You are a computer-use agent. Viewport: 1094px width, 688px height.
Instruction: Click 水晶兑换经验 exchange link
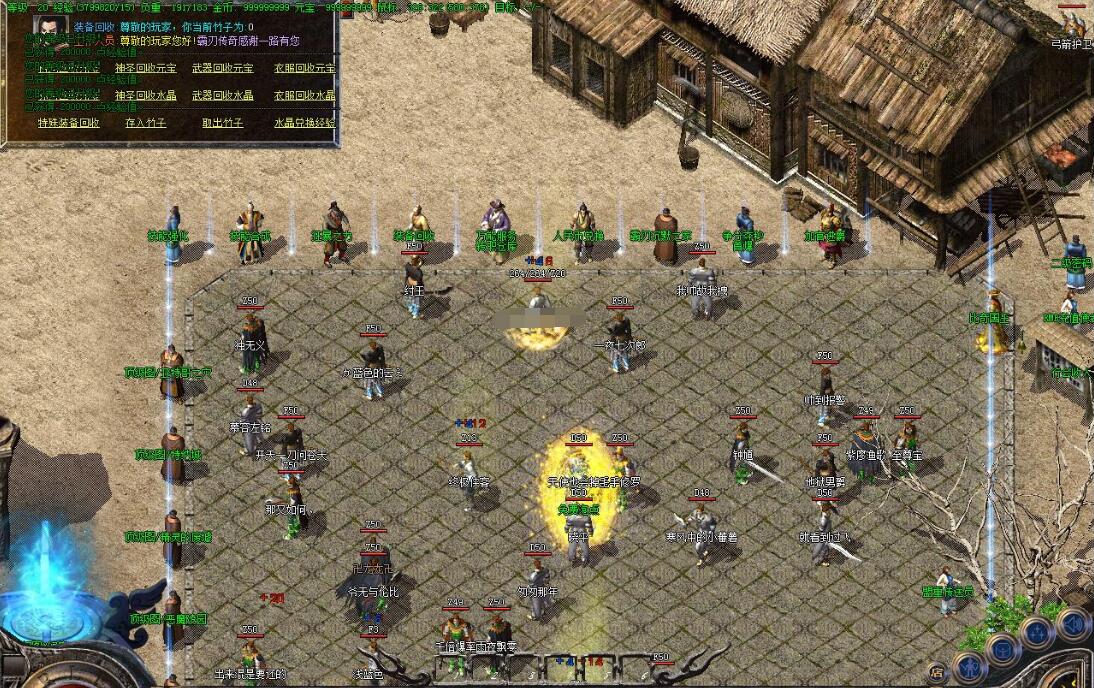click(304, 123)
